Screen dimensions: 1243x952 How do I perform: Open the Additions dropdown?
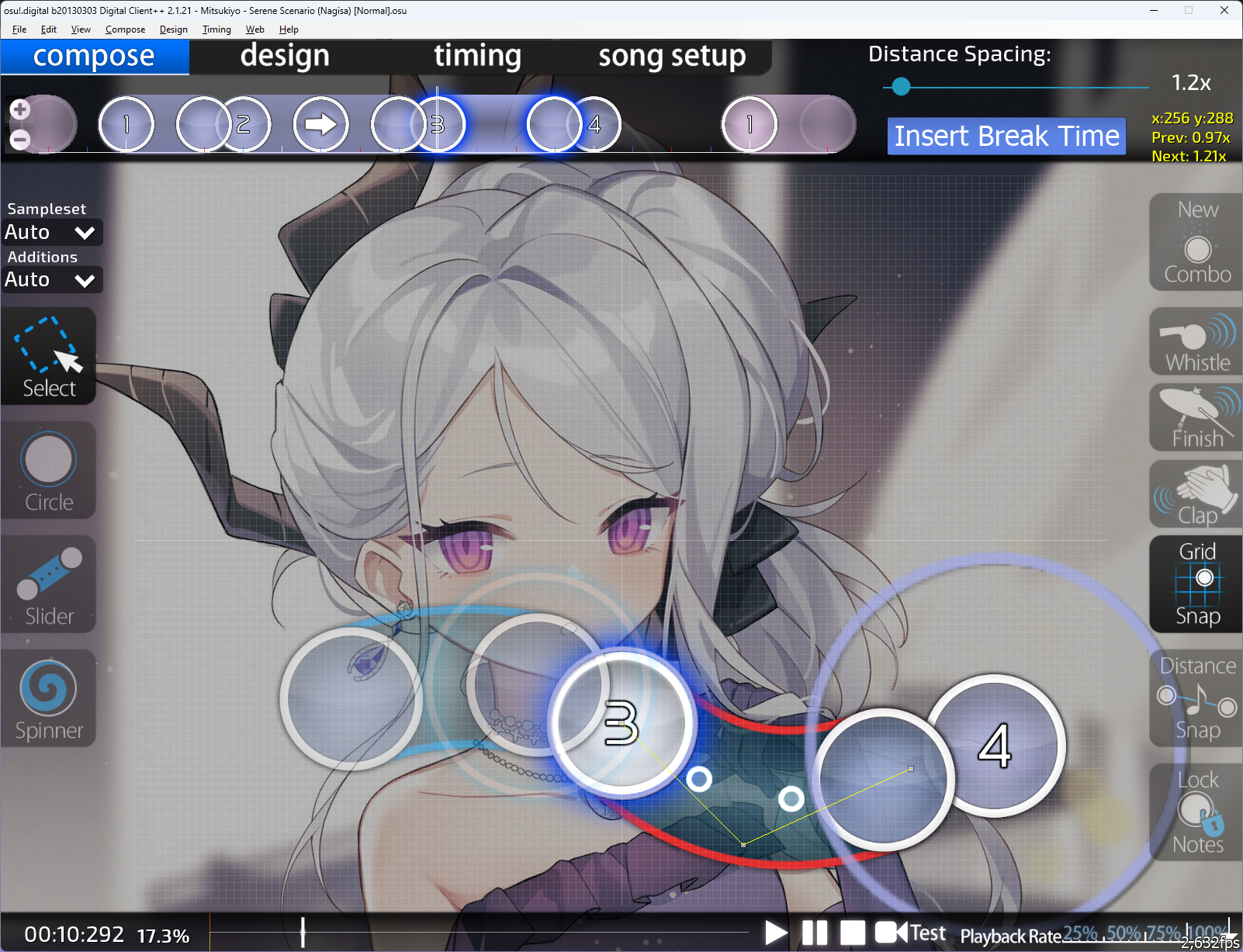tap(51, 279)
